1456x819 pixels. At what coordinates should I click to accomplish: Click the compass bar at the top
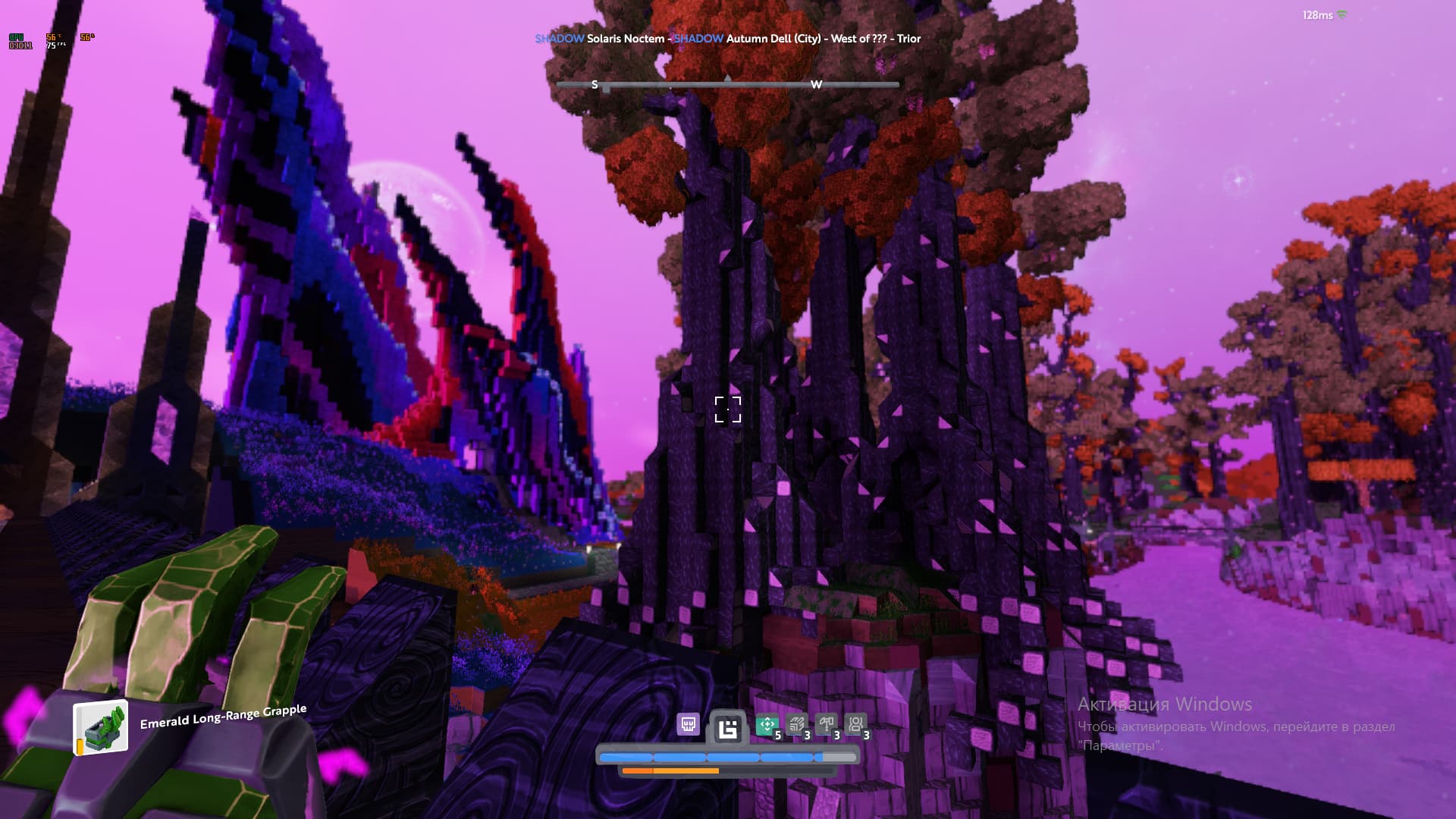click(727, 84)
